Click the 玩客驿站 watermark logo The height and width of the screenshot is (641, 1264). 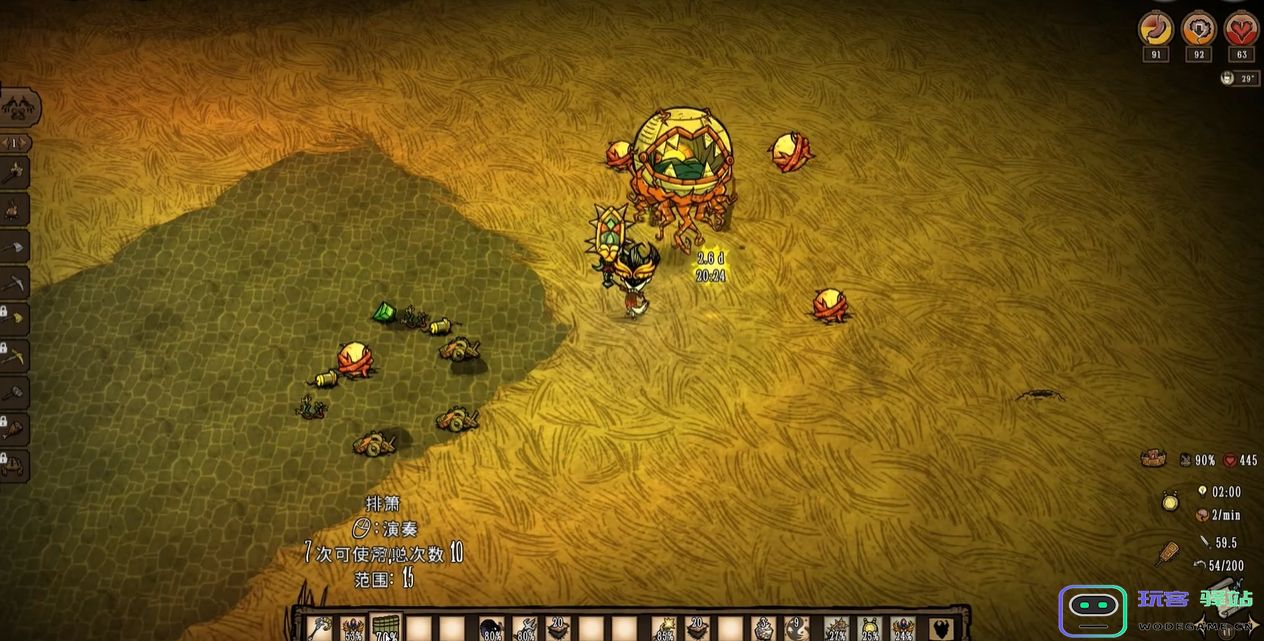click(1157, 608)
